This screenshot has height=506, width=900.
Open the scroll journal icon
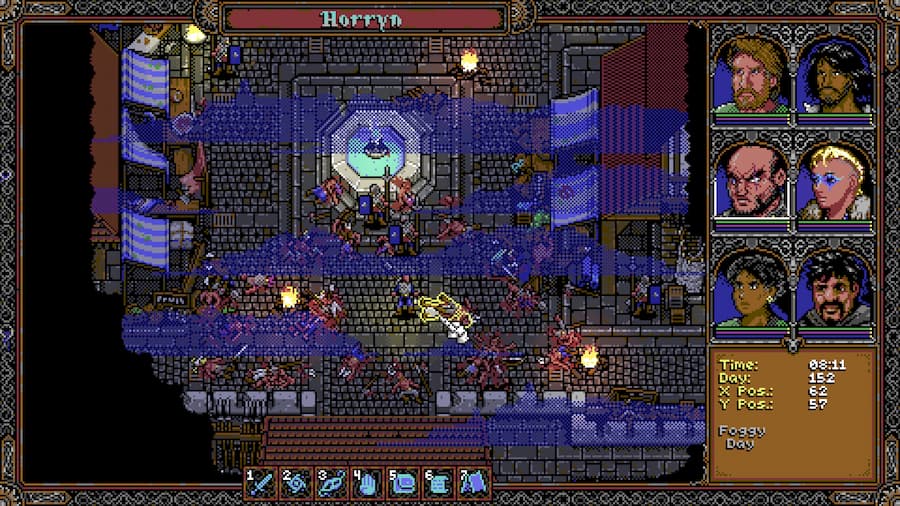437,484
